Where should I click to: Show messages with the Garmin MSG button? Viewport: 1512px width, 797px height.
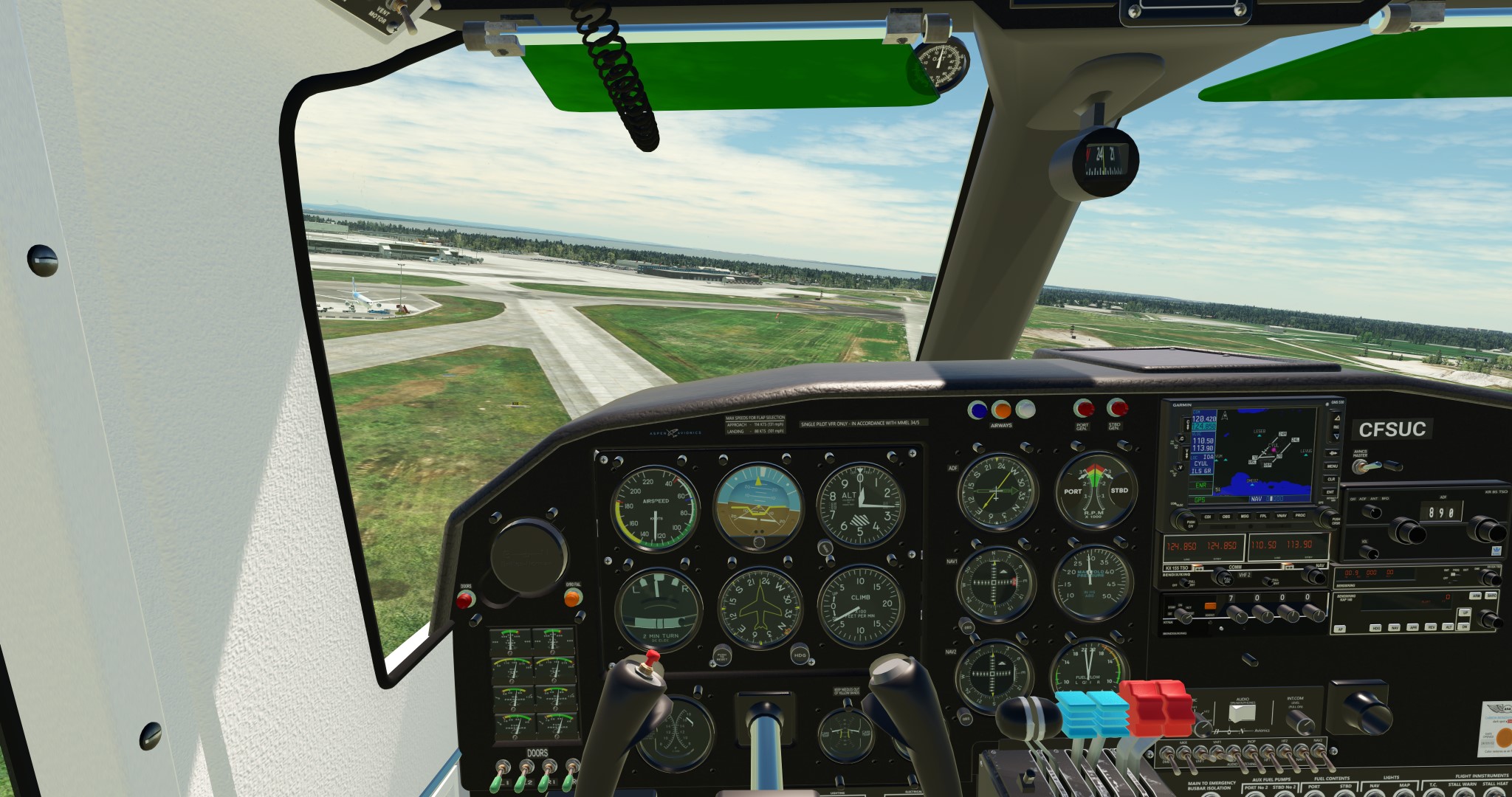click(x=1245, y=517)
